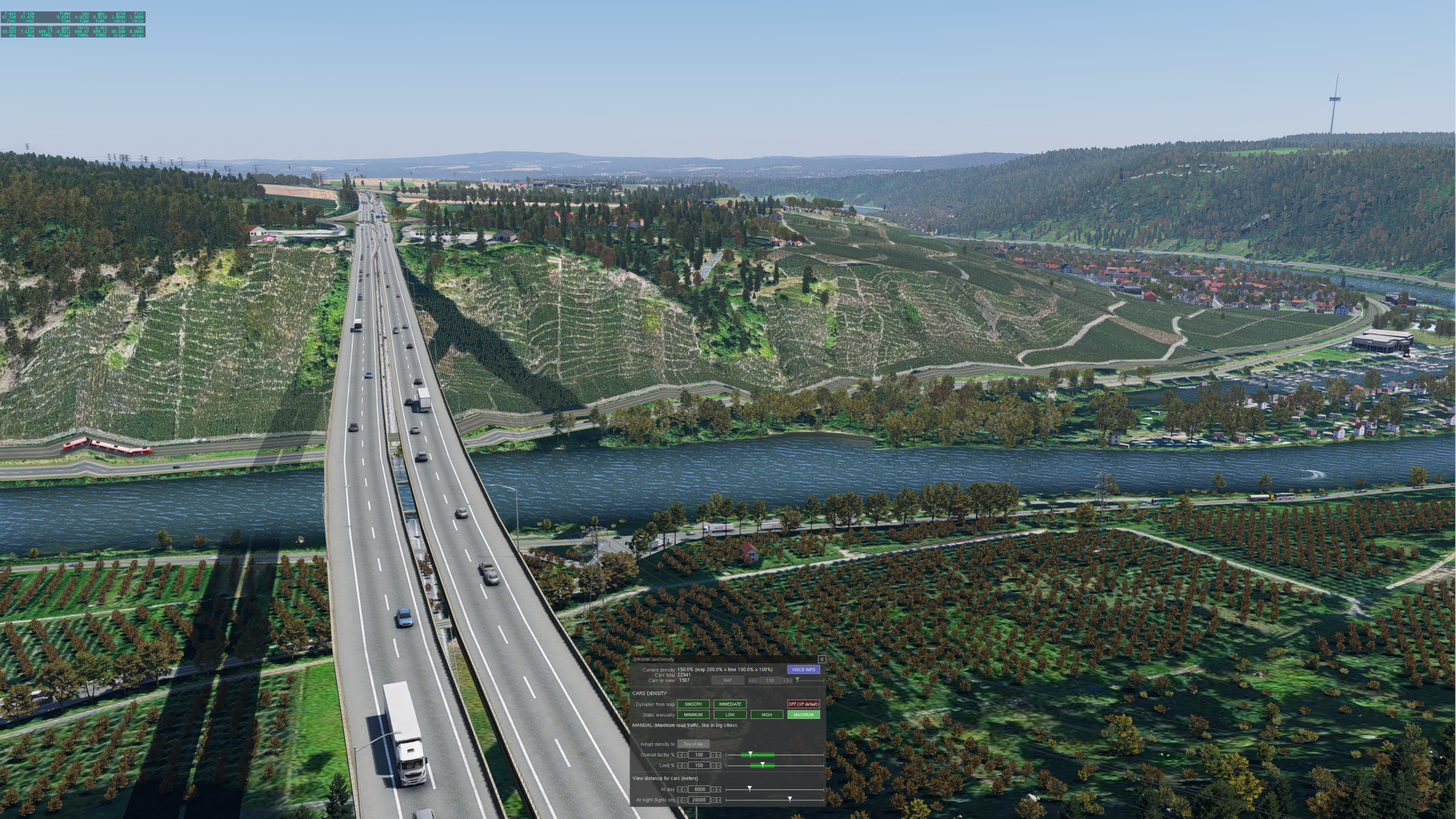
Task: Toggle the Time of day adaptation button
Action: 693,744
